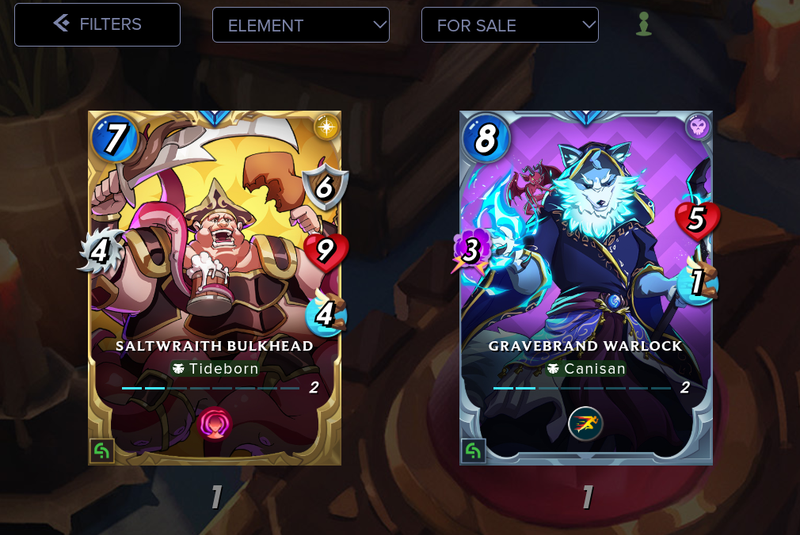Click Saltwraith Bulkhead's pink ability icon
800x535 pixels.
(215, 421)
